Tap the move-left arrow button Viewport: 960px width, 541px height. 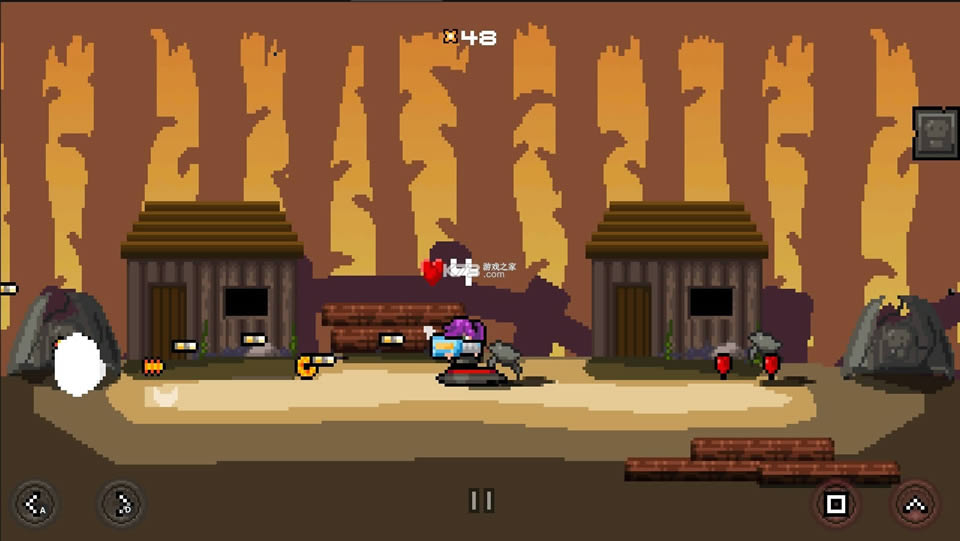tap(35, 502)
